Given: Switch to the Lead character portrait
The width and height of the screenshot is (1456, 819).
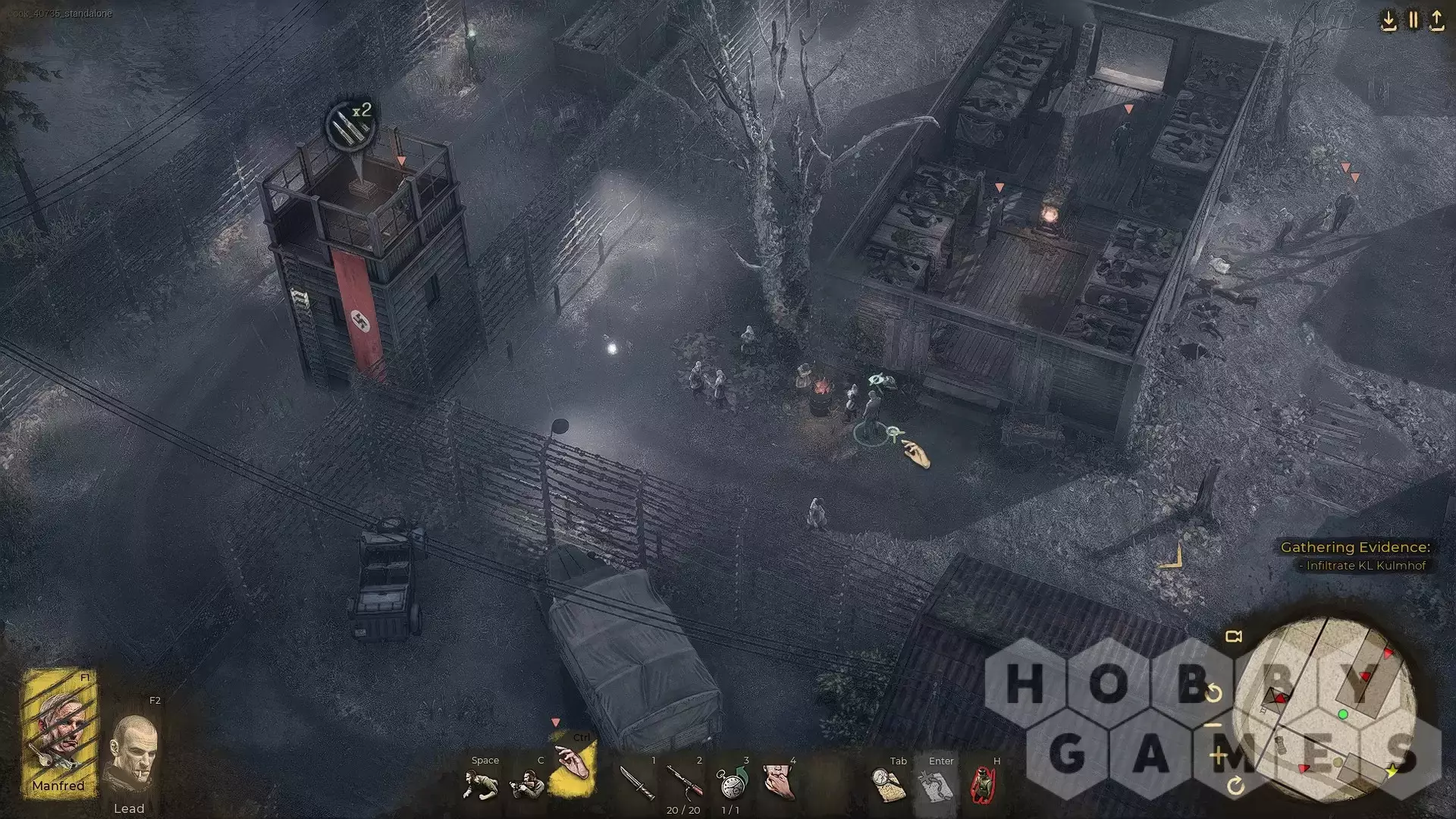Looking at the screenshot, I should tap(132, 755).
